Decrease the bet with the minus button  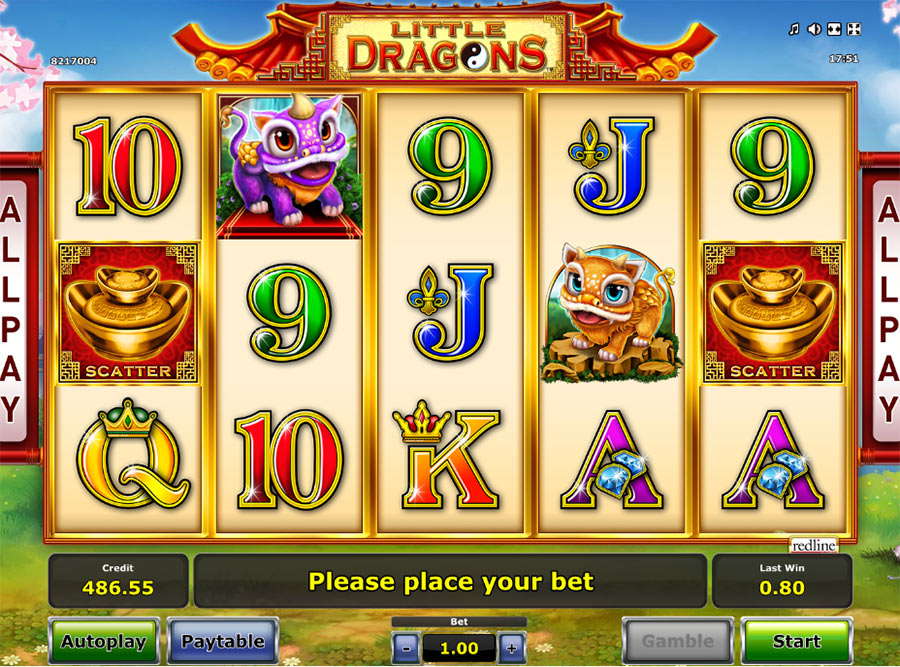coord(406,647)
